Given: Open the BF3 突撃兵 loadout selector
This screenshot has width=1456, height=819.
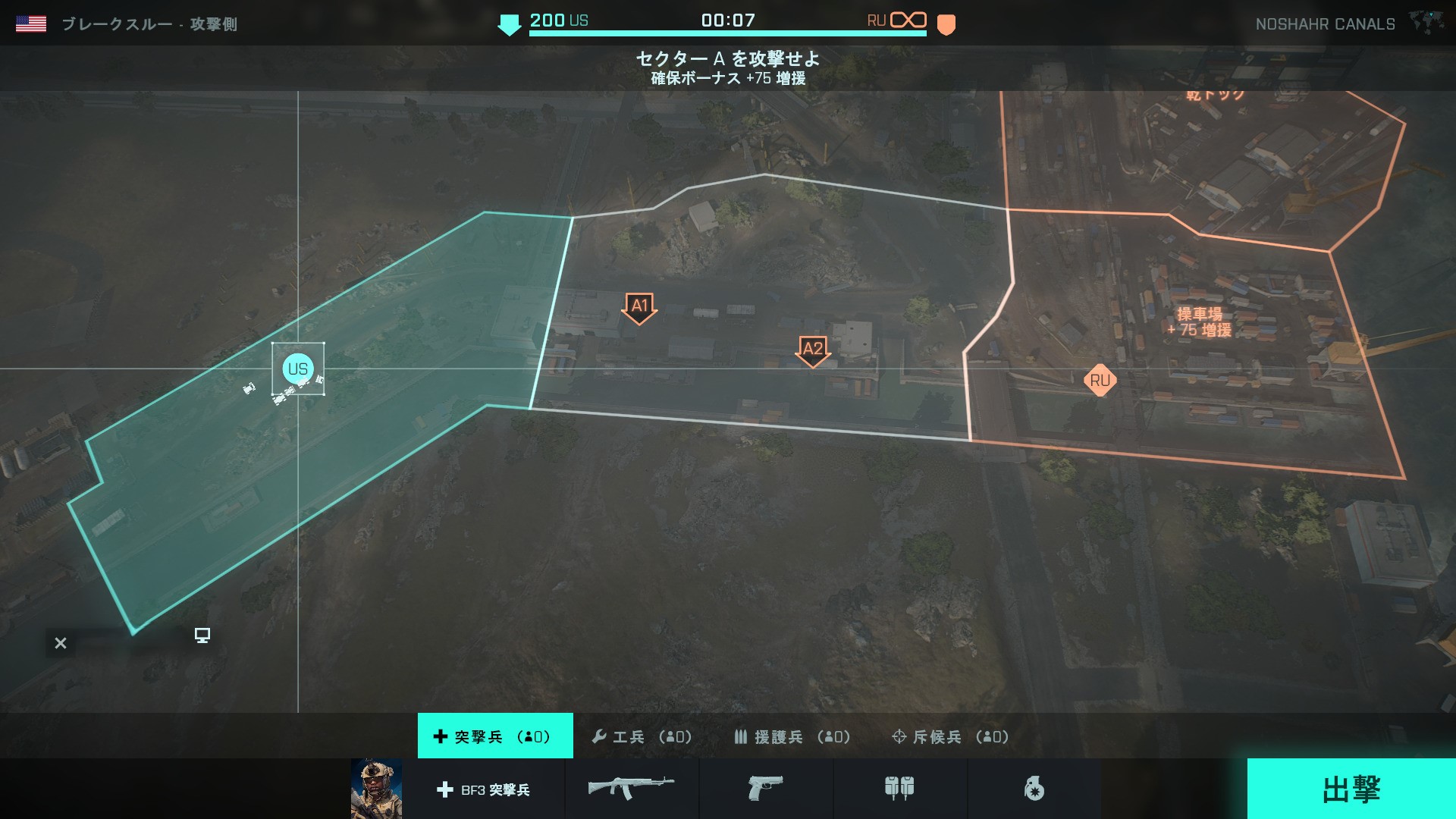Looking at the screenshot, I should [483, 789].
